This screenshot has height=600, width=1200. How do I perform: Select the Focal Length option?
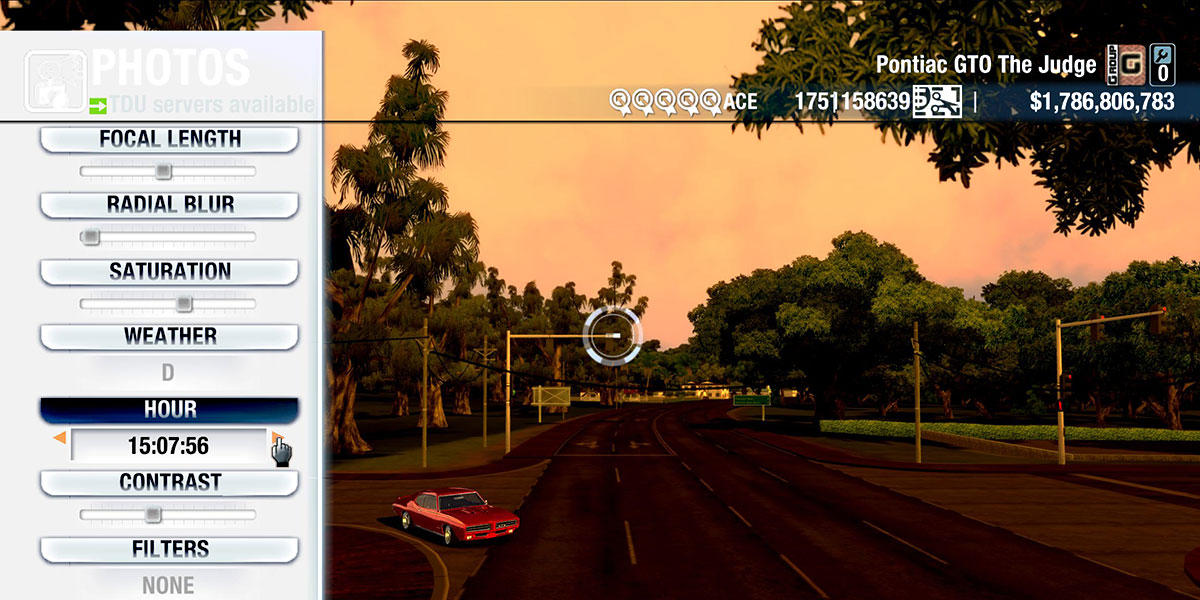tap(169, 140)
